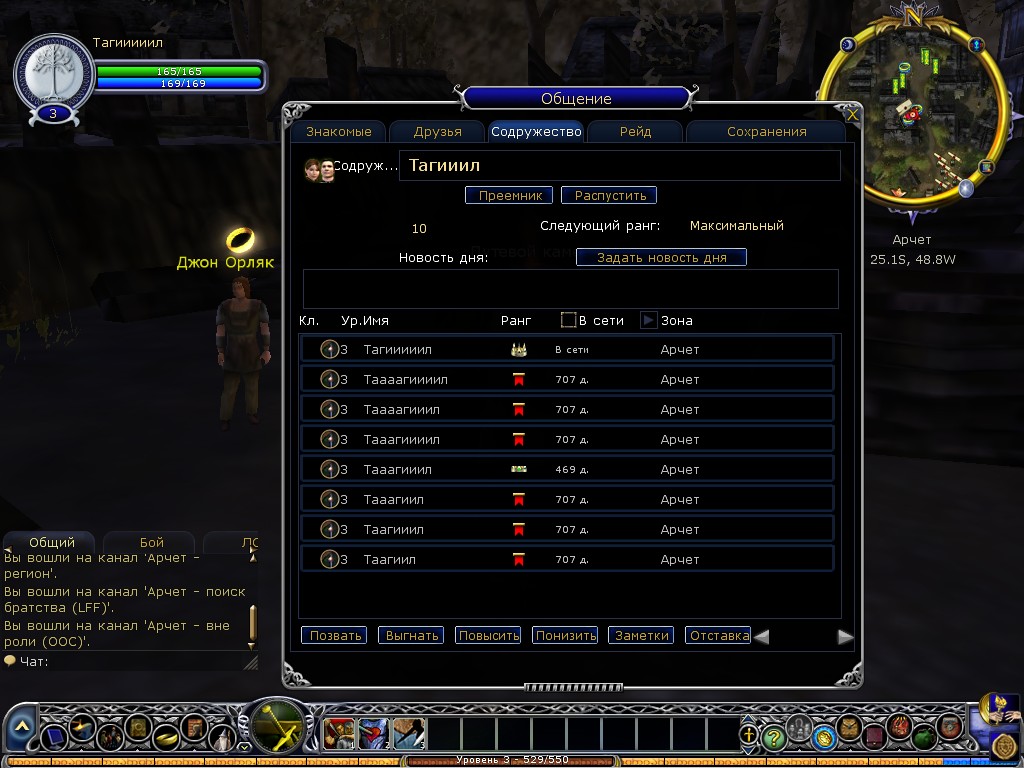Set the message of the day

pos(661,258)
